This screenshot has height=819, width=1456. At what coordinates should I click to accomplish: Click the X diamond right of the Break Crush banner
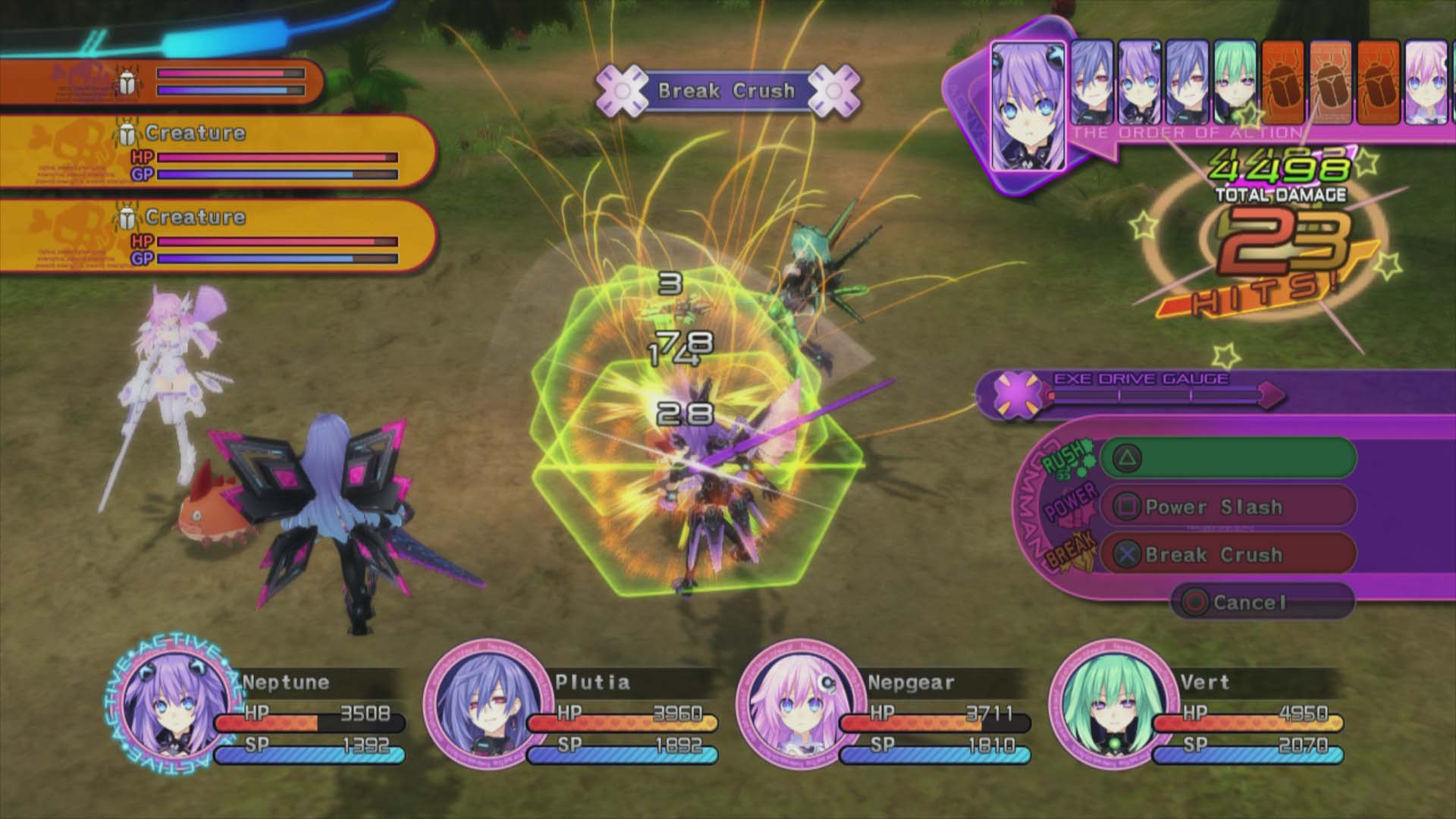coord(833,90)
